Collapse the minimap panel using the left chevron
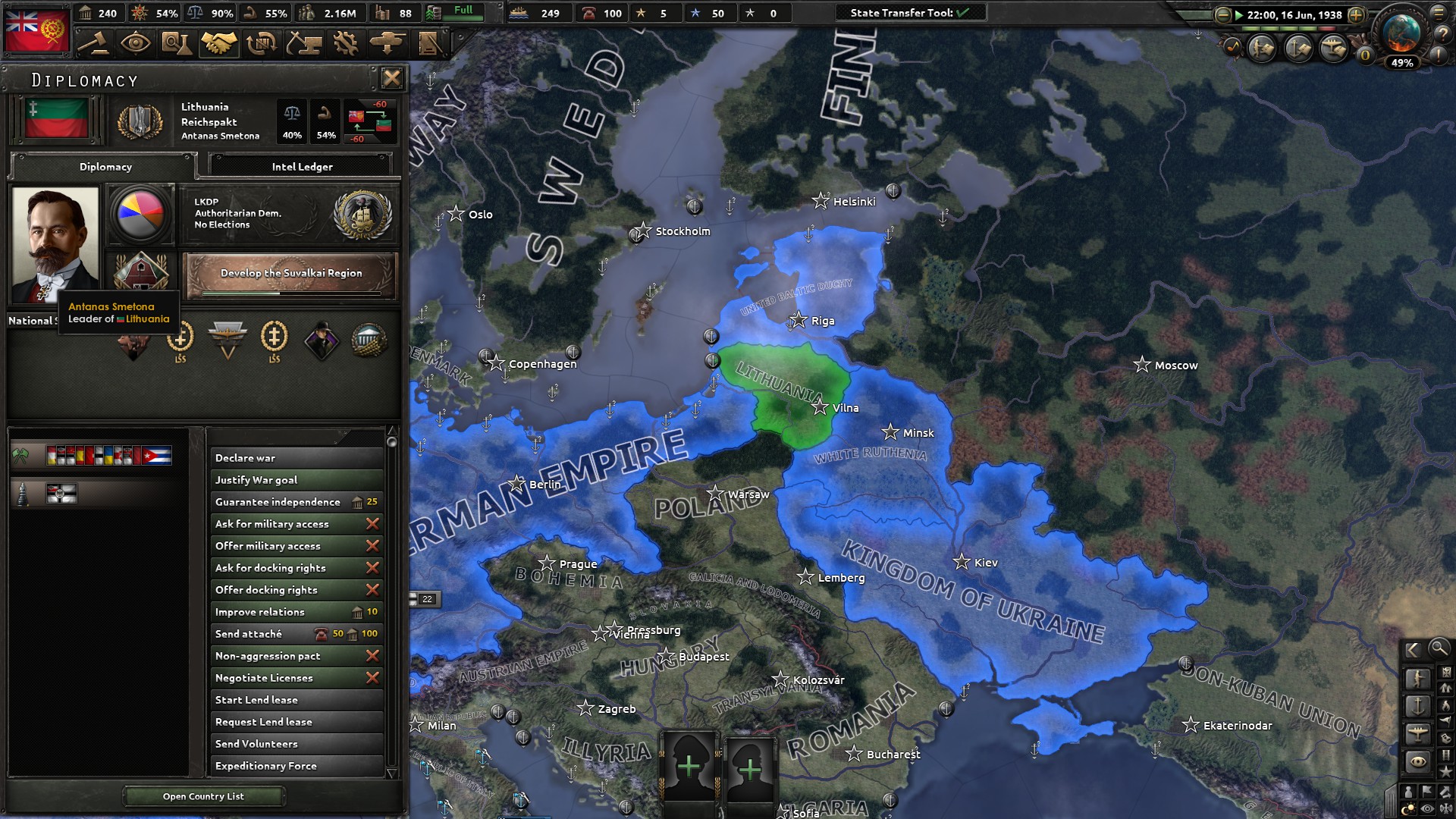The height and width of the screenshot is (819, 1456). (1413, 650)
